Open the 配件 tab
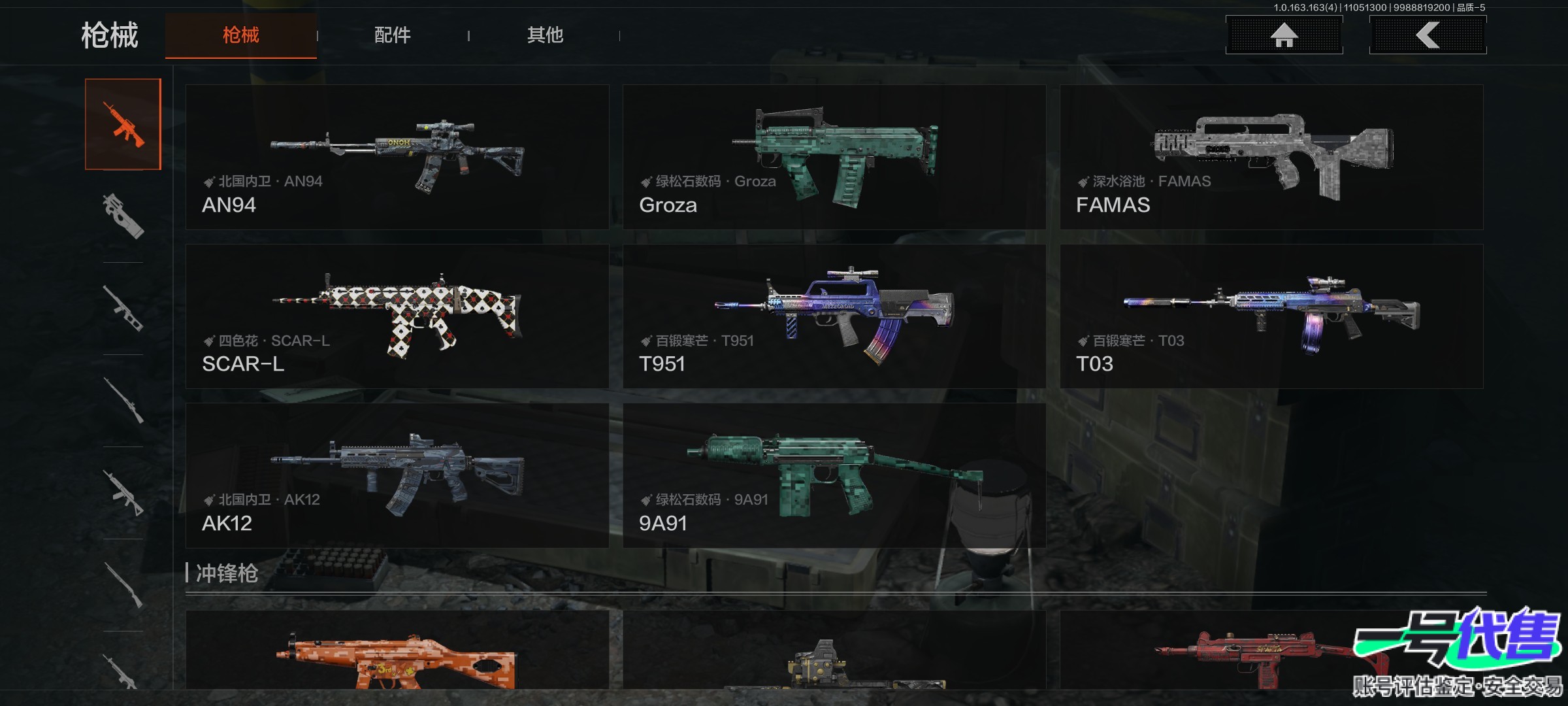 (392, 35)
